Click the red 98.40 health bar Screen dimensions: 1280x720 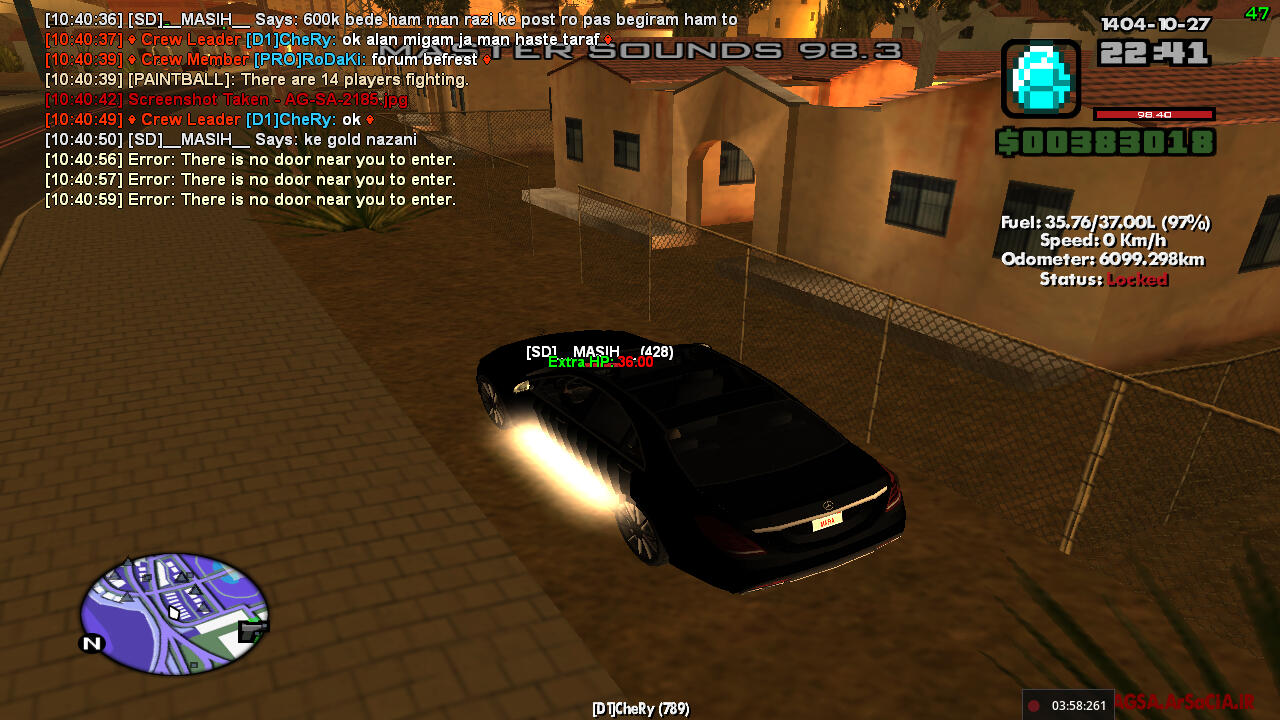[1155, 115]
